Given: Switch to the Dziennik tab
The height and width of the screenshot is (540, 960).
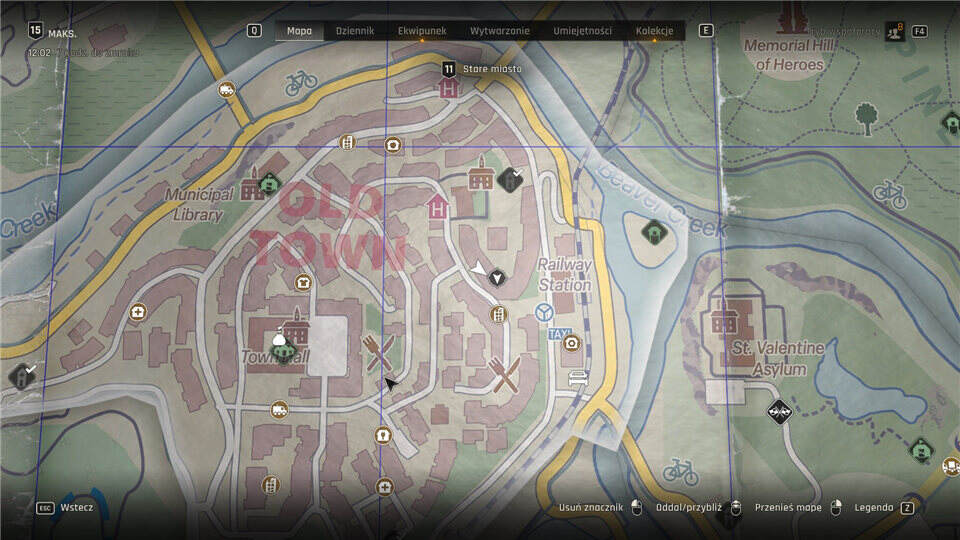Looking at the screenshot, I should [x=355, y=31].
